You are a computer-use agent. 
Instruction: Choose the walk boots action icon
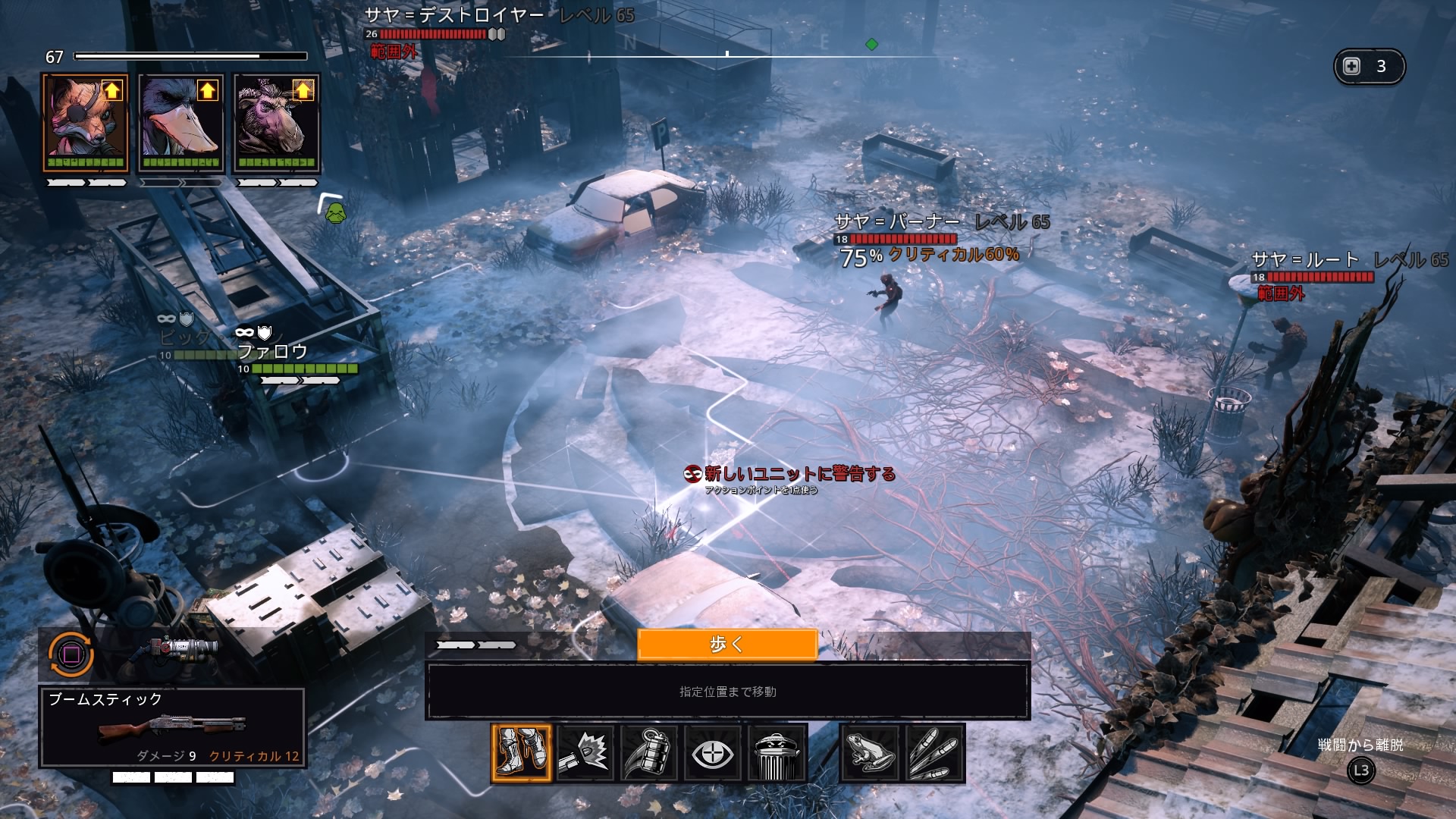[x=521, y=752]
